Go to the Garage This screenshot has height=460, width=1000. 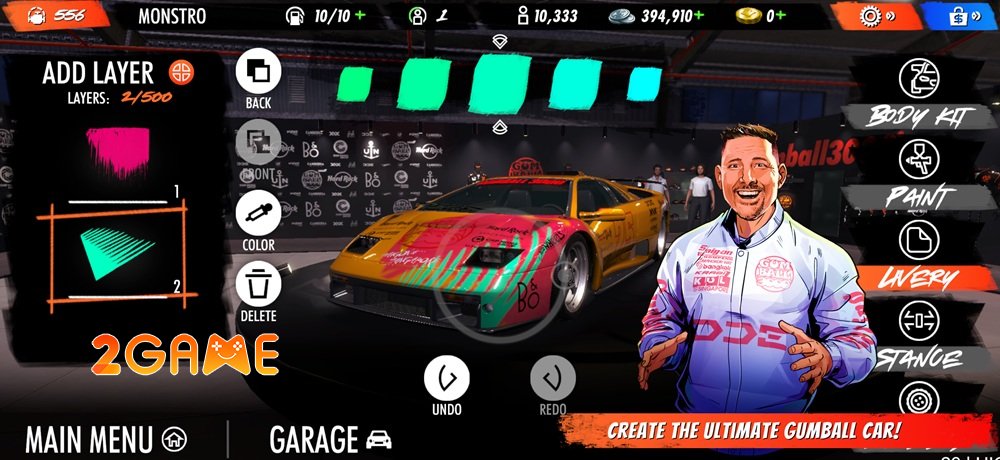tap(330, 439)
